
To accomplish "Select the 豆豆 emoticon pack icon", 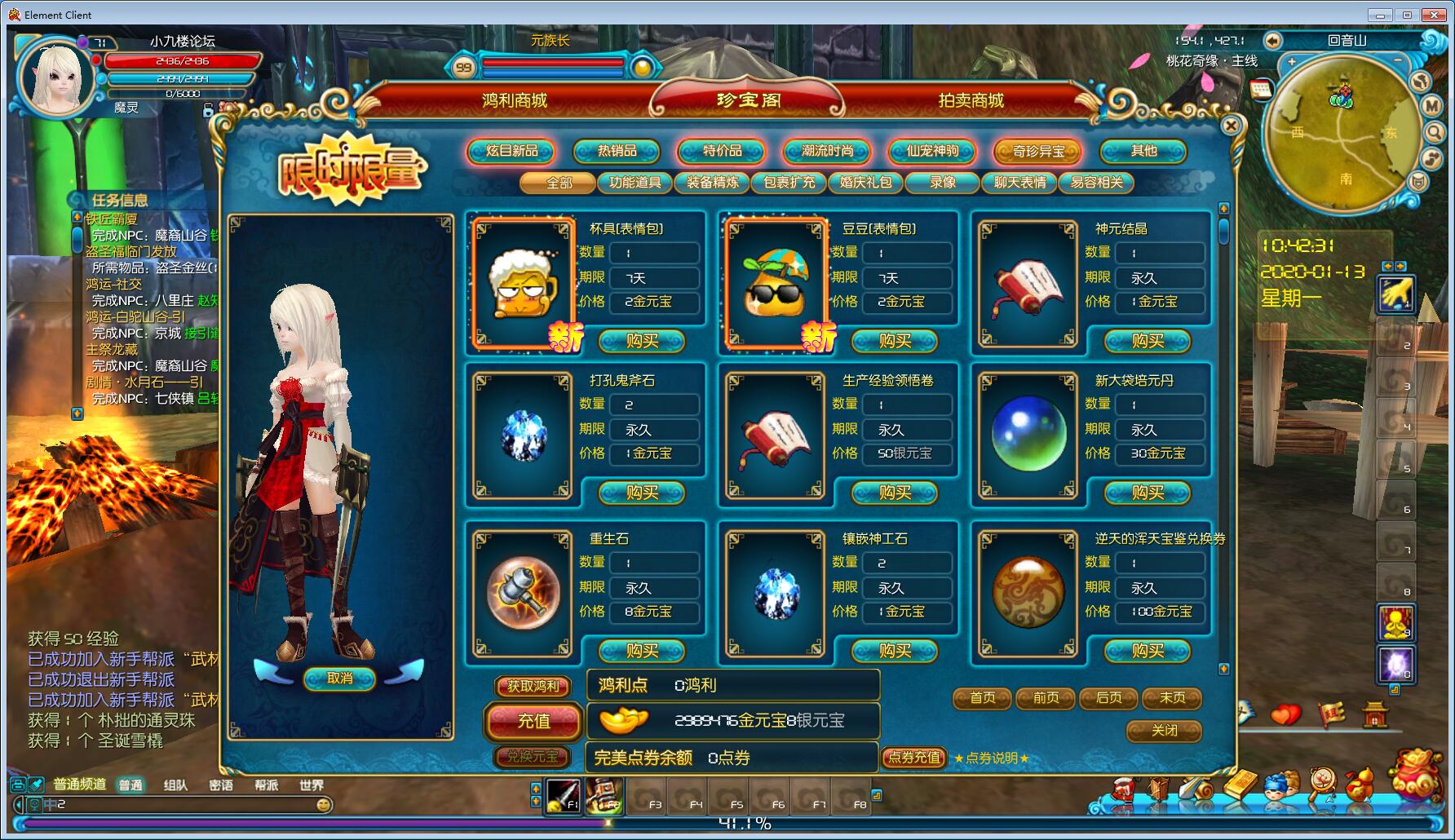I will click(x=774, y=284).
